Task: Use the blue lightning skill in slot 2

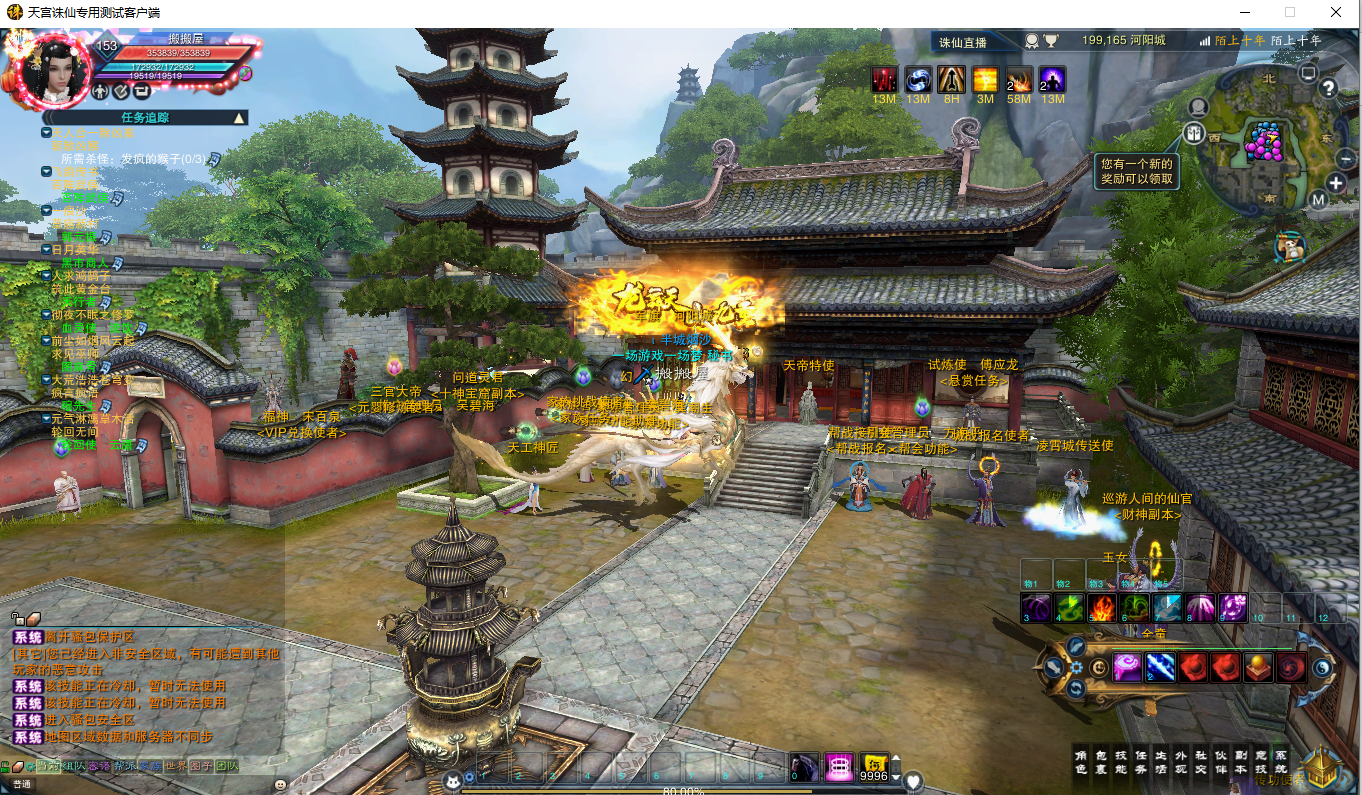Action: (1160, 667)
